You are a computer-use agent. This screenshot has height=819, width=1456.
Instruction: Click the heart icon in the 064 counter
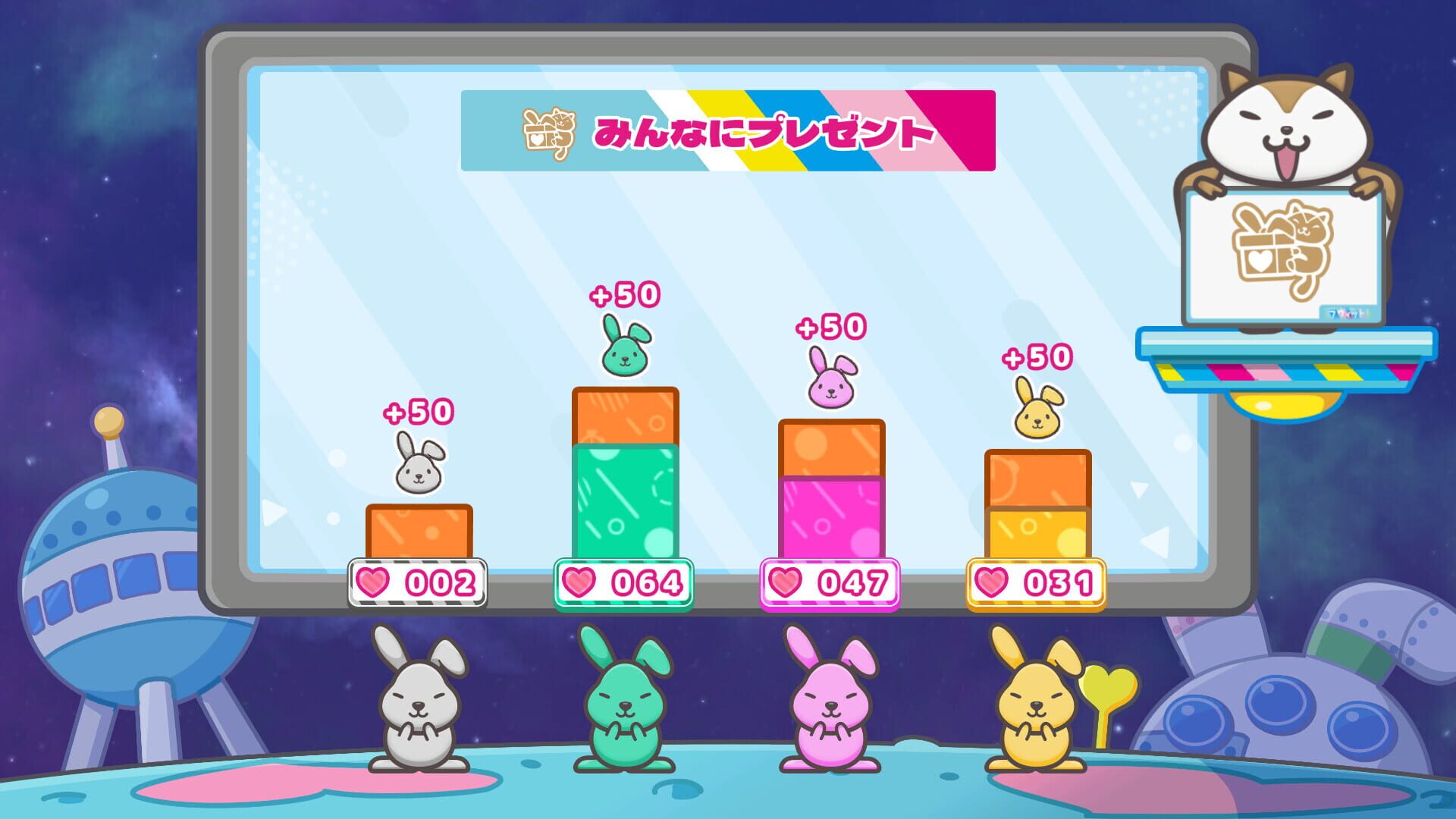580,582
